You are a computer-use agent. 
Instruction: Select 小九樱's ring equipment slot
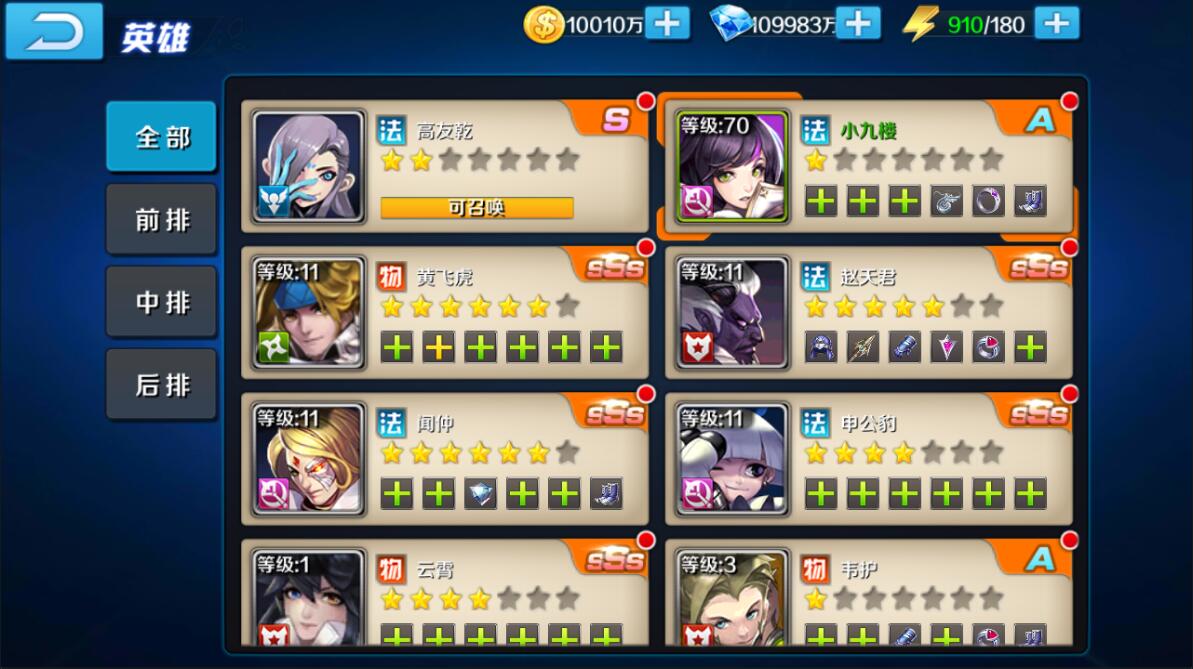tap(988, 201)
